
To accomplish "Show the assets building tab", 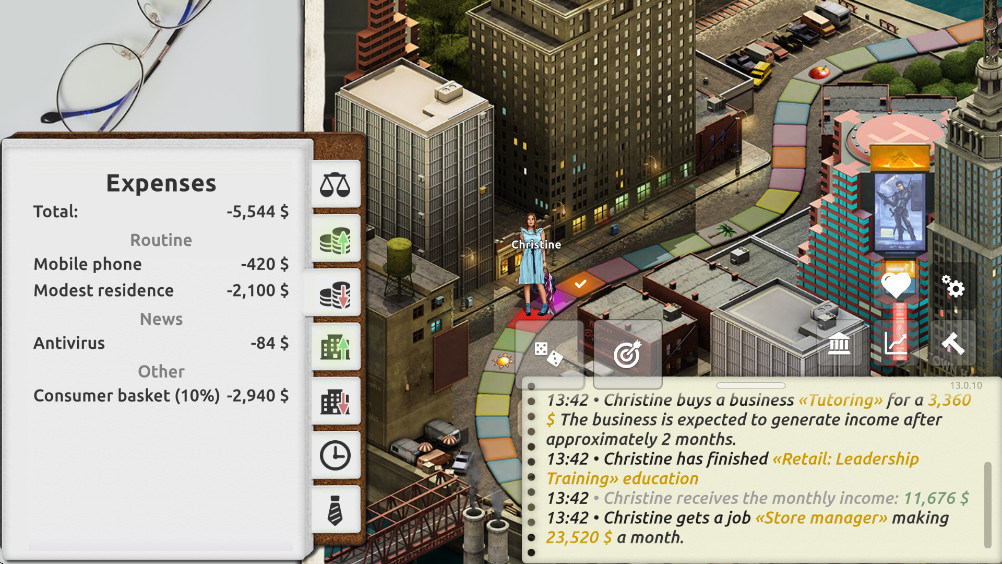I will pos(335,348).
